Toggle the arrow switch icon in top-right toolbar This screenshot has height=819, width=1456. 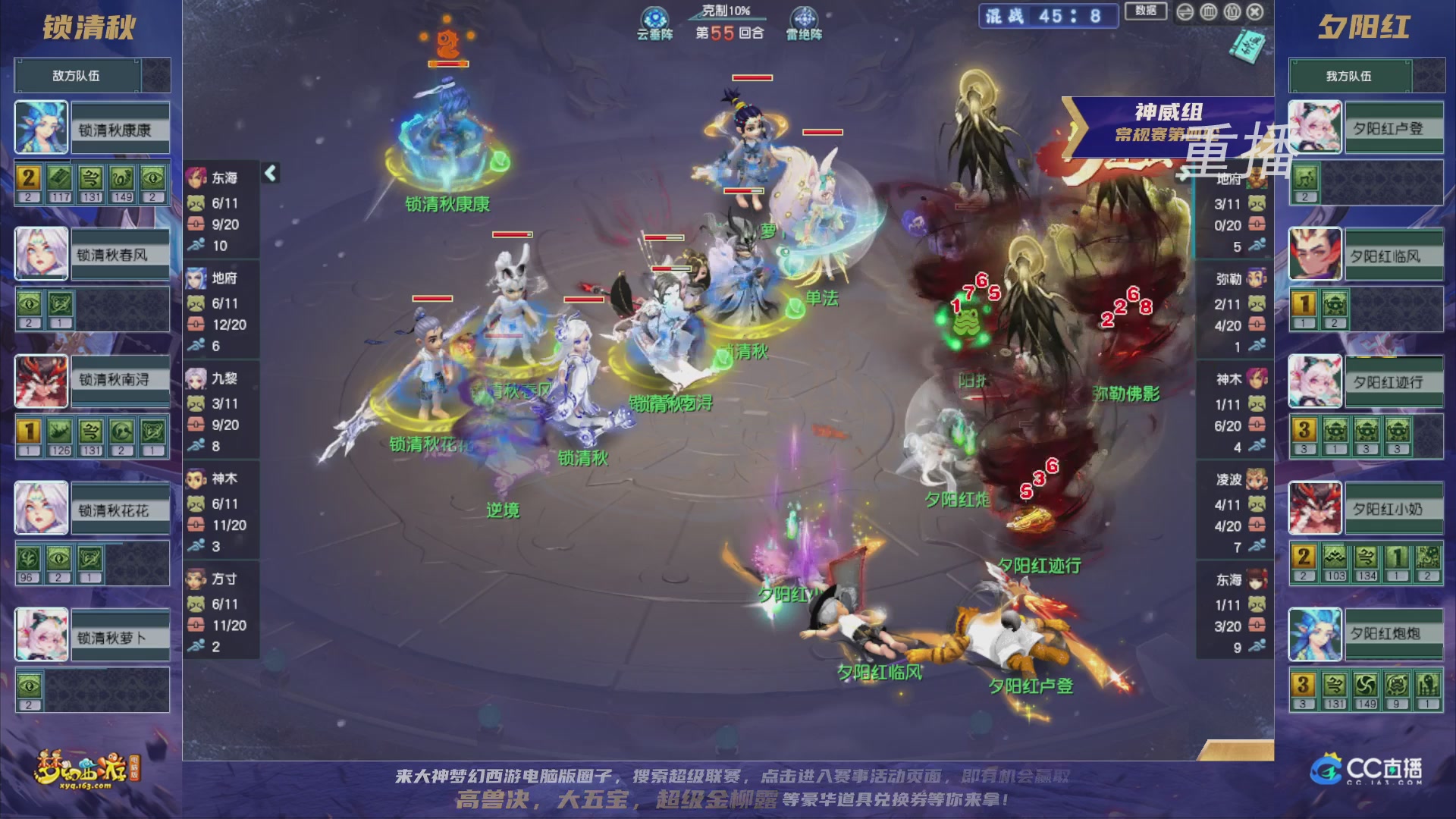1185,13
